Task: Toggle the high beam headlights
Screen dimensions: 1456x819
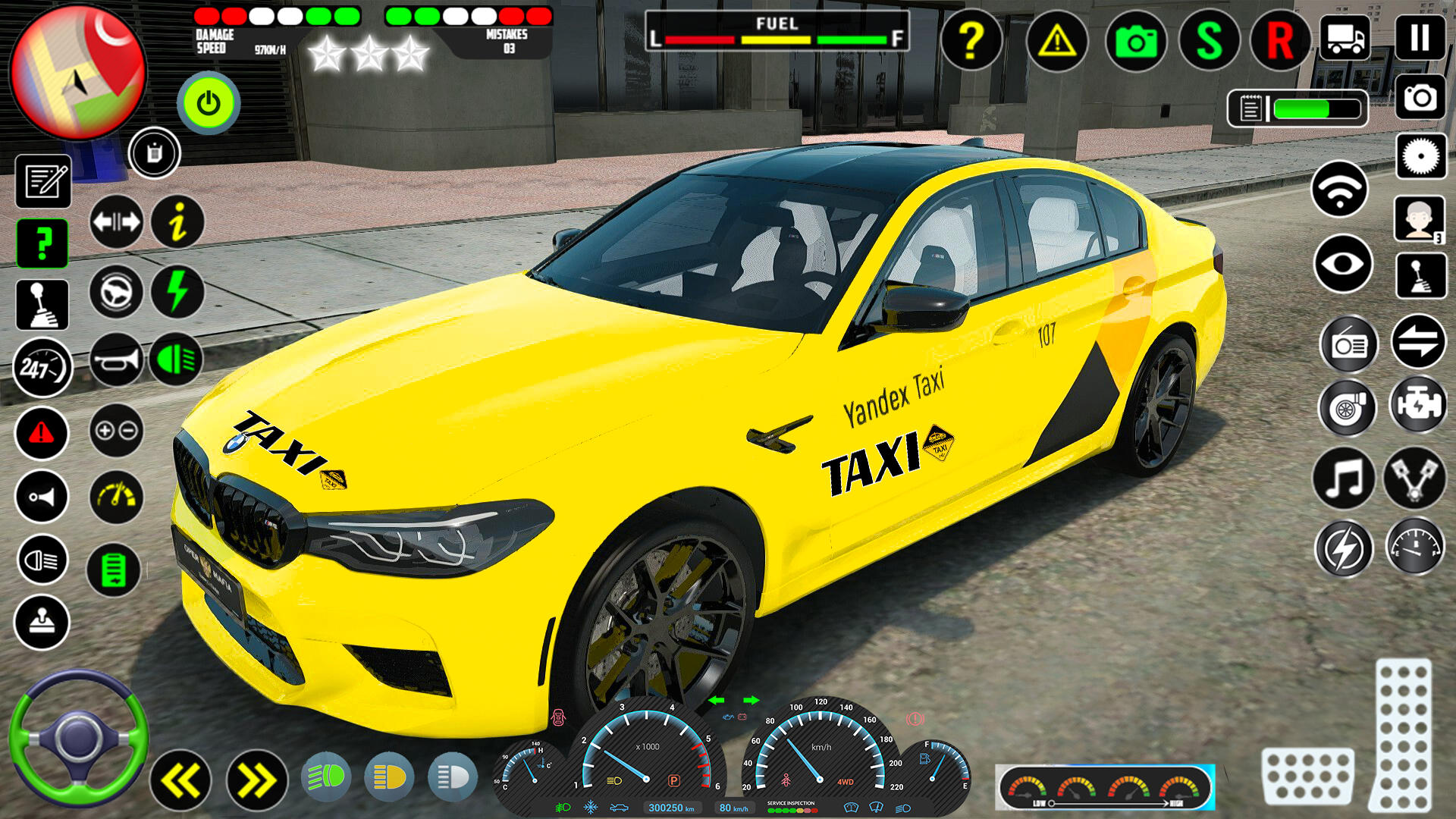Action: click(x=42, y=561)
